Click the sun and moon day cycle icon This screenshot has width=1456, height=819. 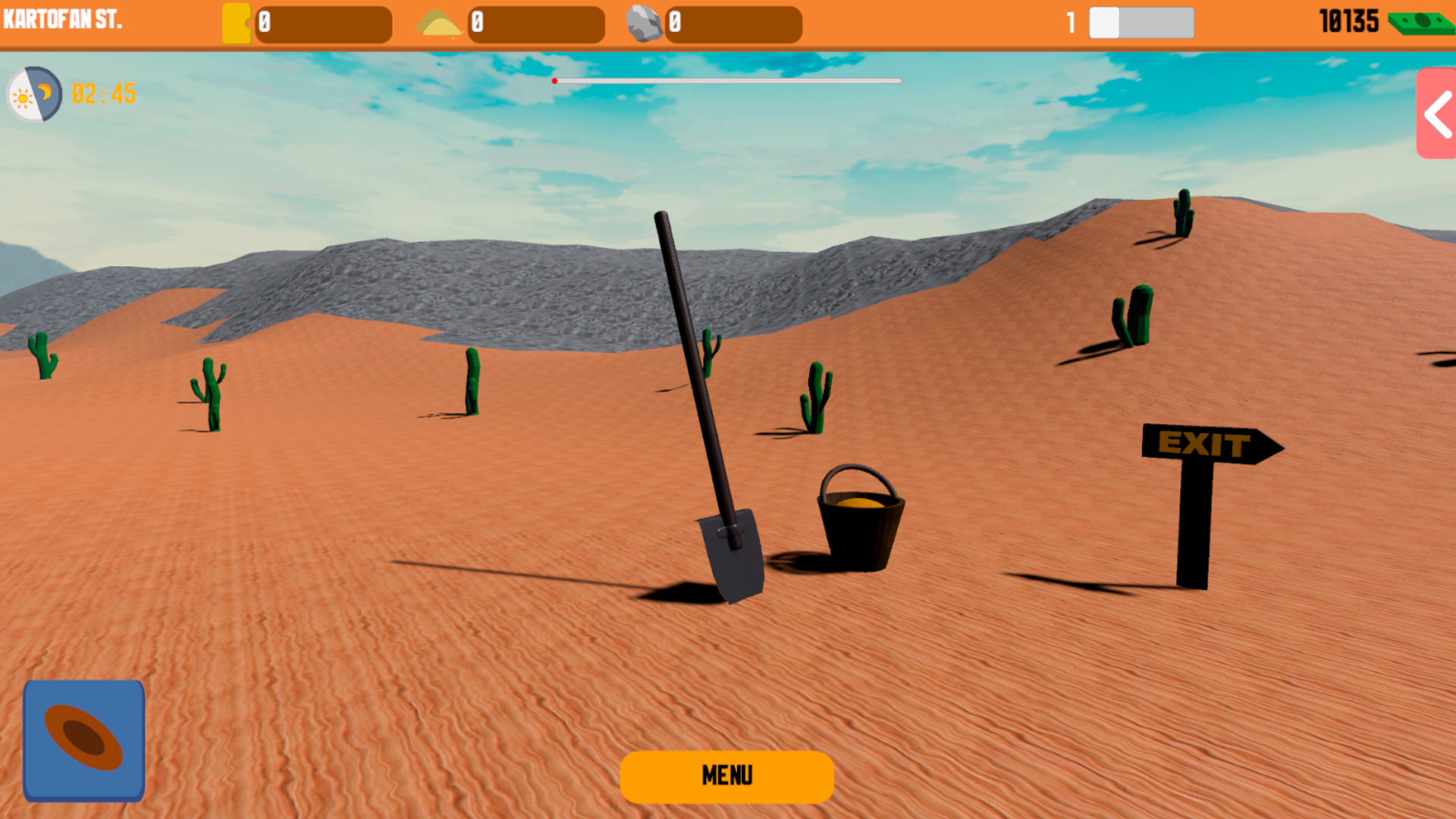click(33, 94)
